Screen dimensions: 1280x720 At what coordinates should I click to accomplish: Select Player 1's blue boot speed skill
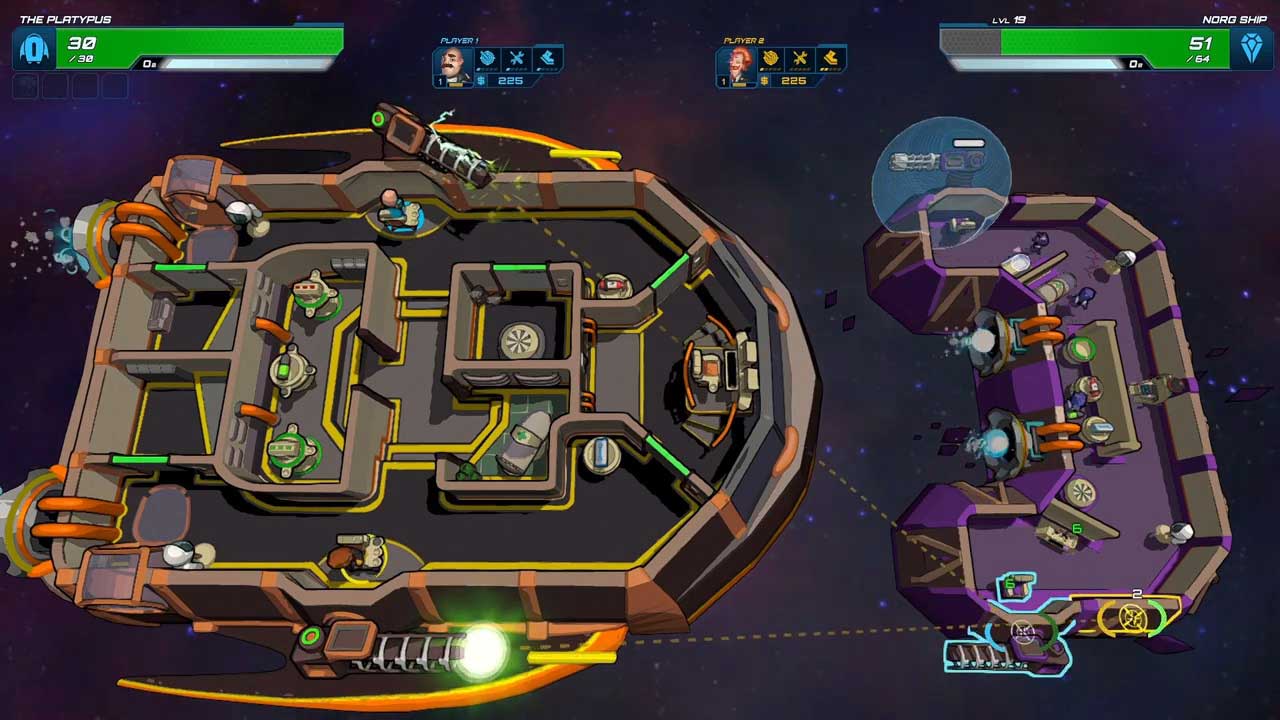[x=547, y=58]
